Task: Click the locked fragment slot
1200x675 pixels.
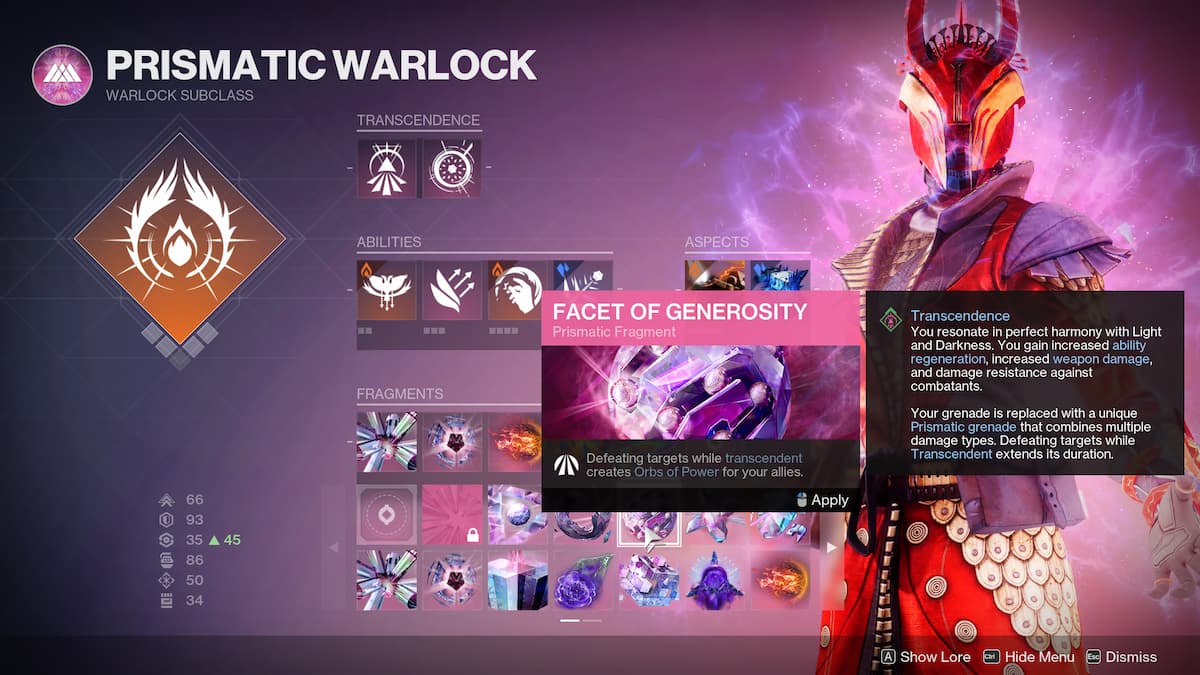Action: click(x=452, y=514)
